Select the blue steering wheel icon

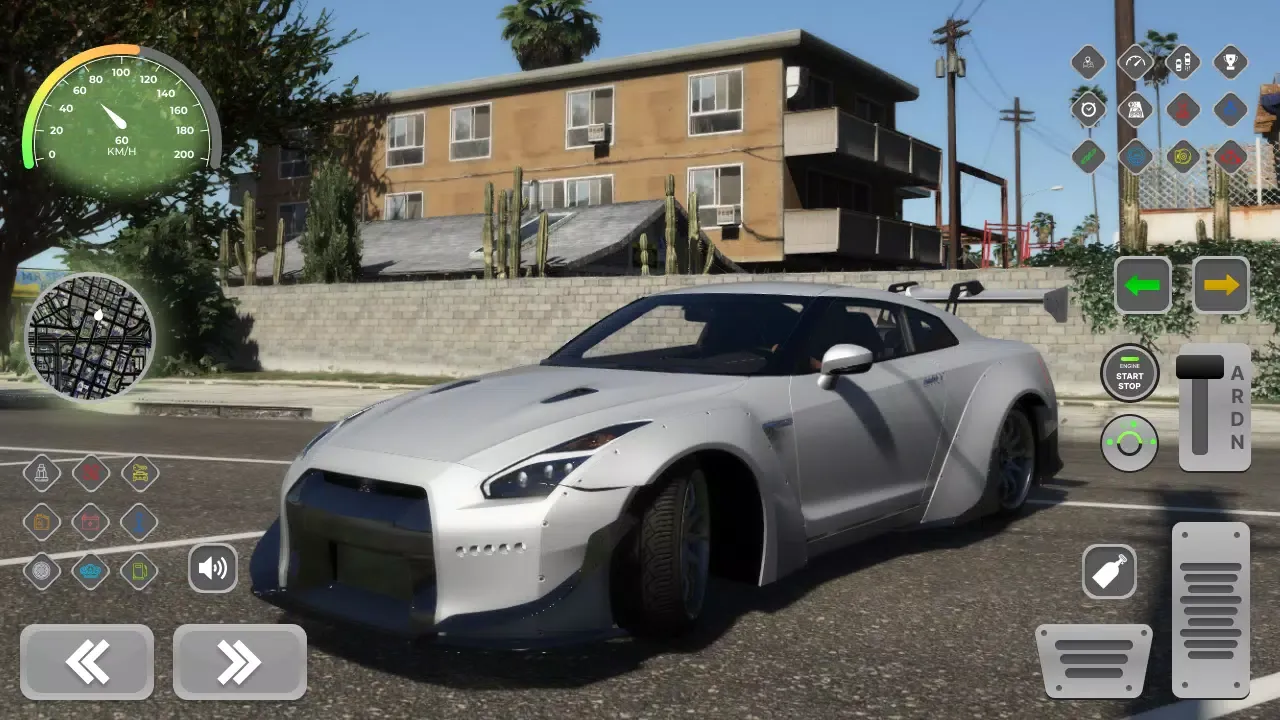click(x=1135, y=156)
